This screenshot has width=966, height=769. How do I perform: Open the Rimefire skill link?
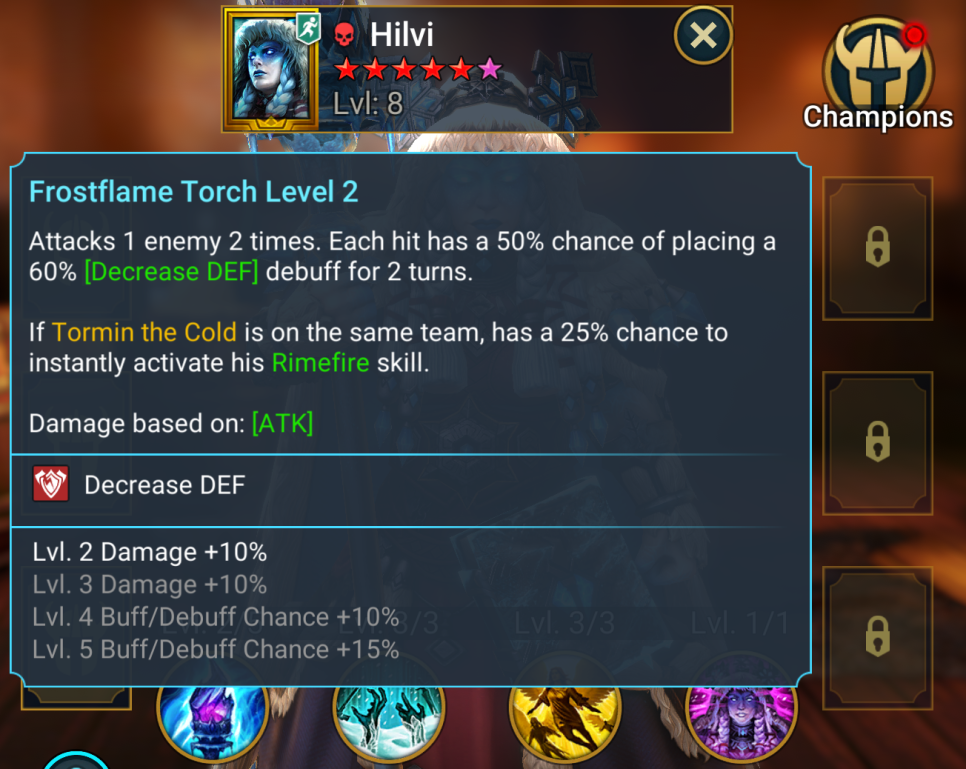[x=320, y=362]
